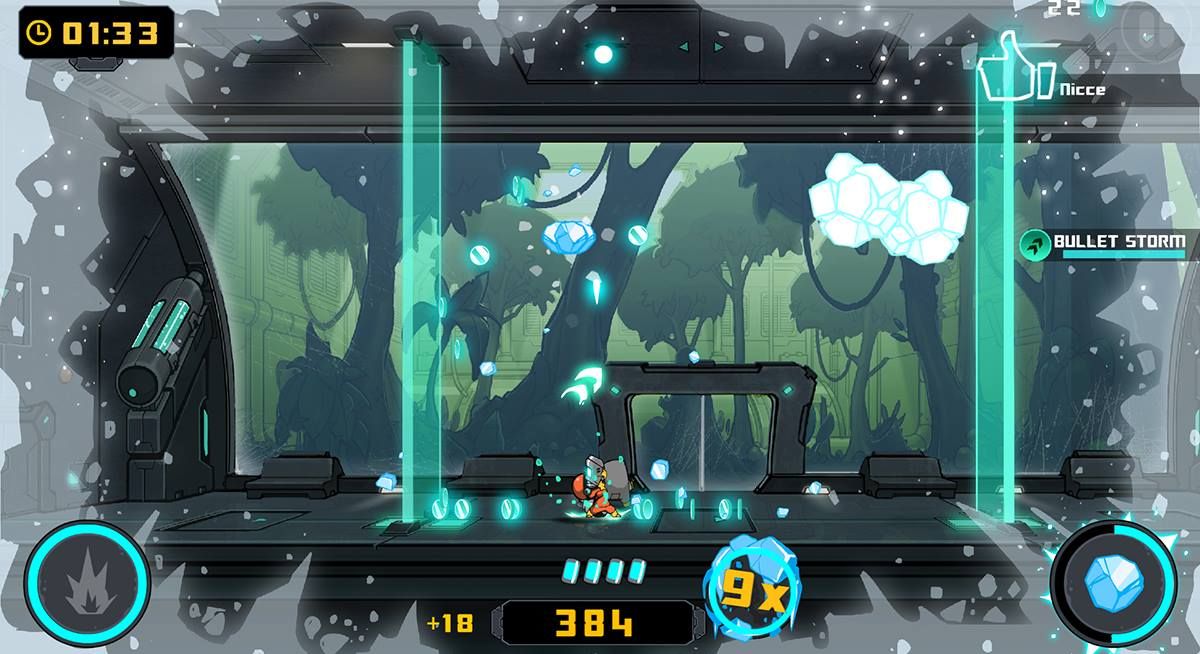This screenshot has height=654, width=1200.
Task: Select the Bullet Storm power-up indicator
Action: (x=1106, y=243)
